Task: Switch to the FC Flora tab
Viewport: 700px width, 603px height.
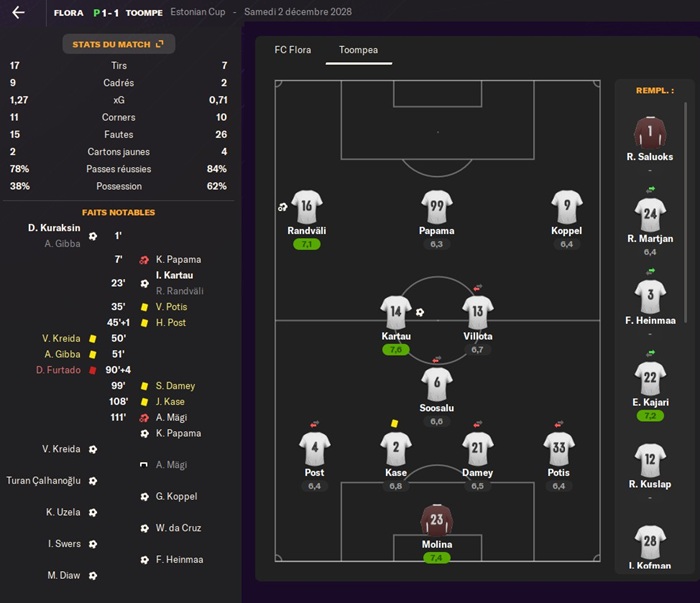Action: [x=294, y=49]
